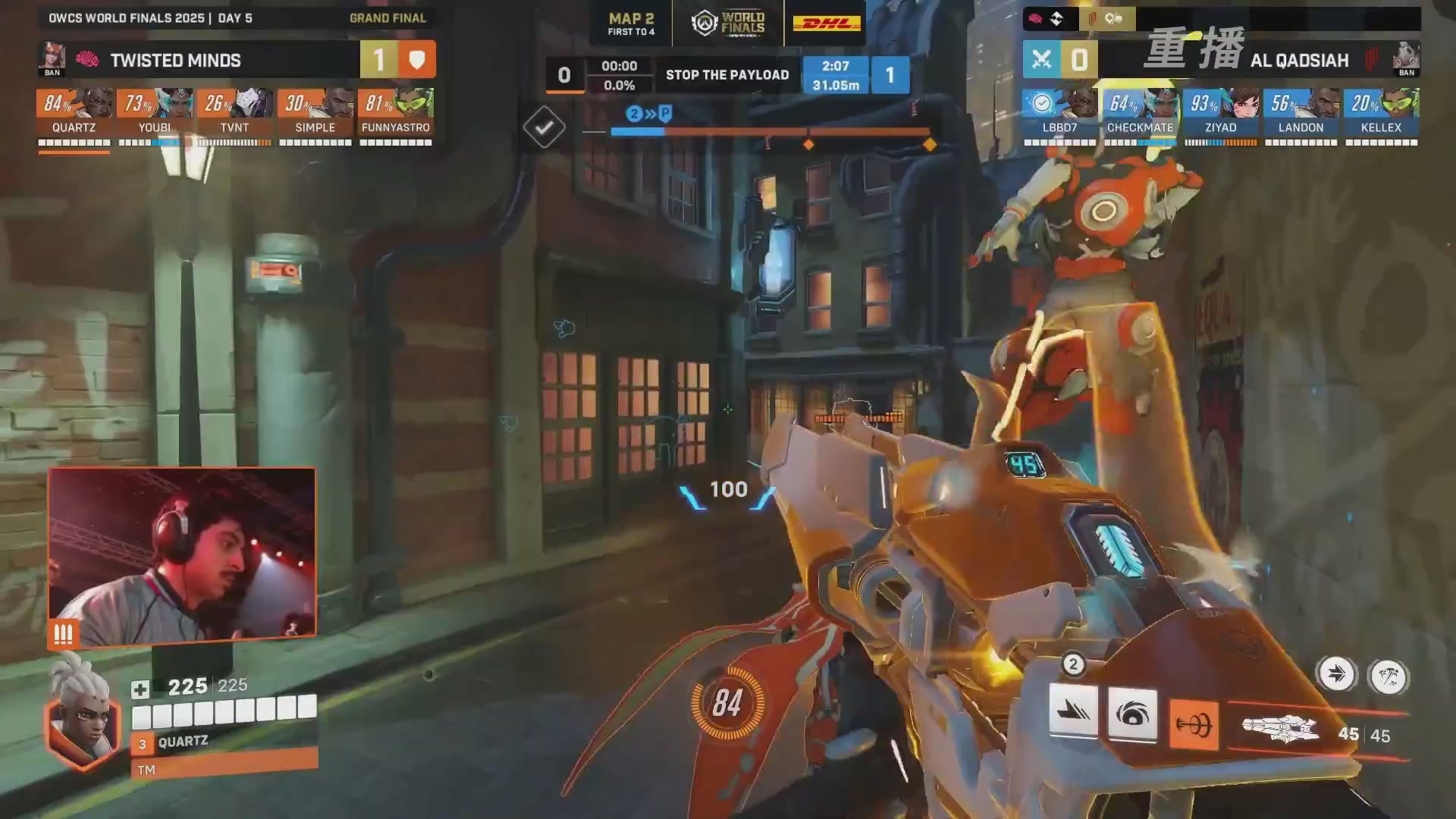Choose CHECKMATE's player card
The image size is (1456, 819).
point(1140,112)
